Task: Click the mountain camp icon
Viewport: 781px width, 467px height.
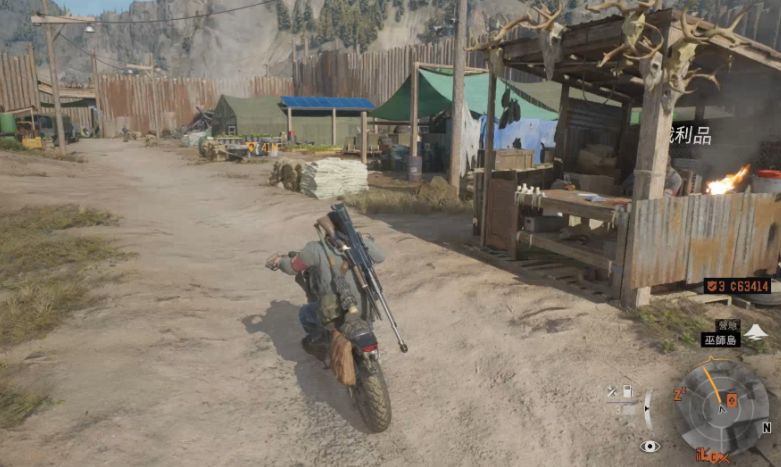Action: (x=757, y=331)
